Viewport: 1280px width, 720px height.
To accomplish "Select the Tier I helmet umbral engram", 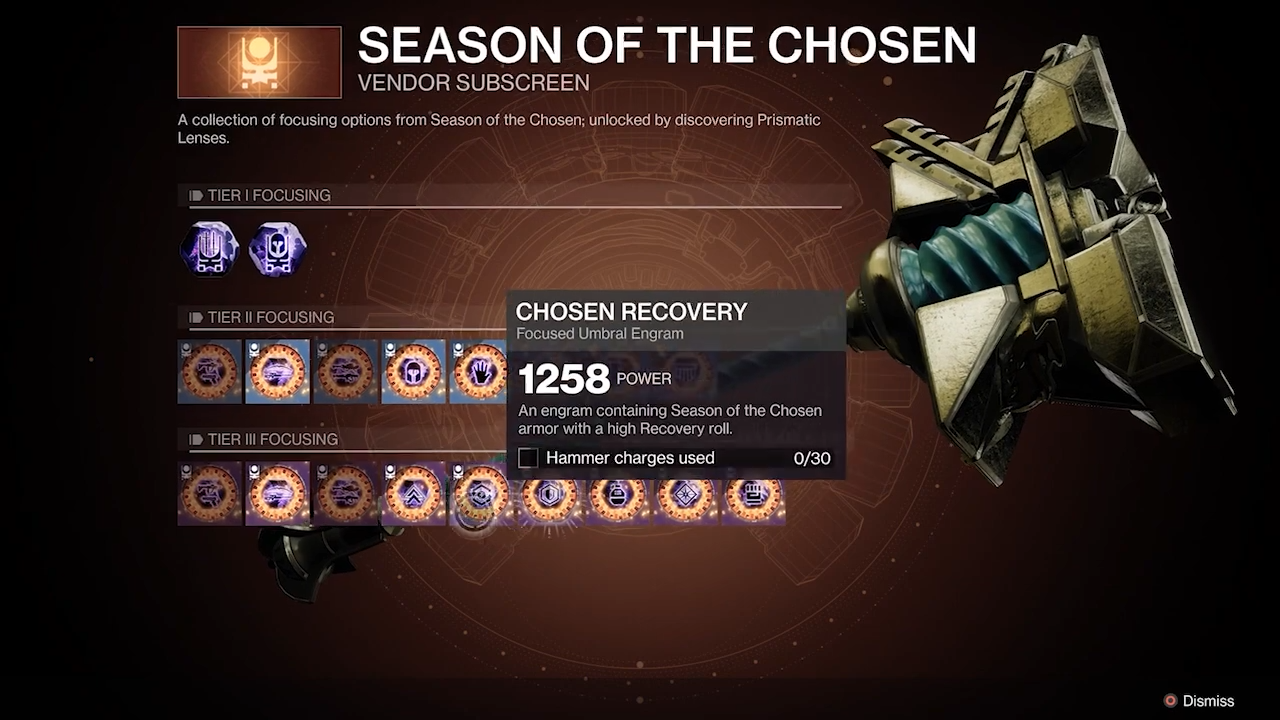I will (x=278, y=250).
